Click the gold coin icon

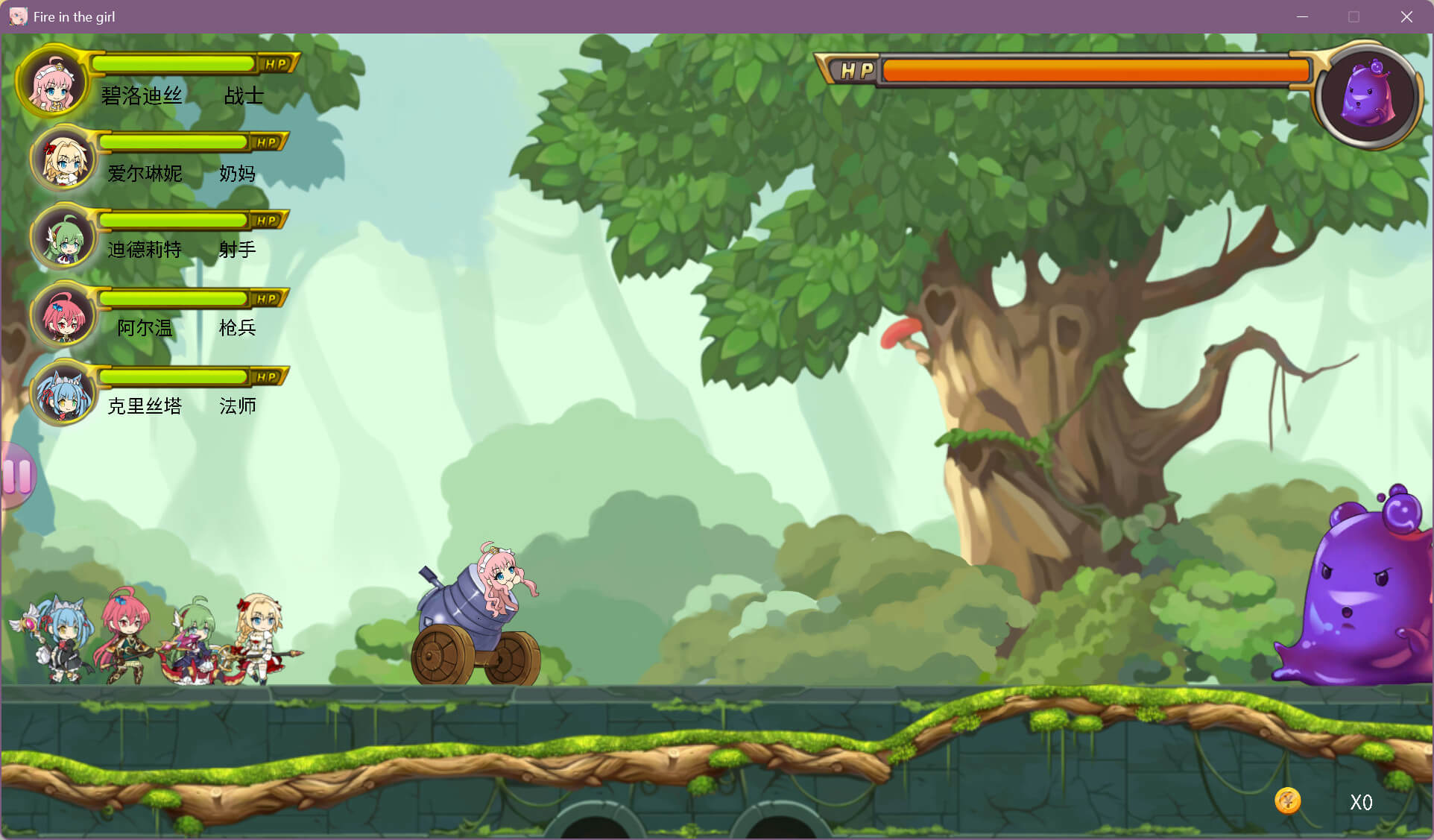pos(1287,800)
